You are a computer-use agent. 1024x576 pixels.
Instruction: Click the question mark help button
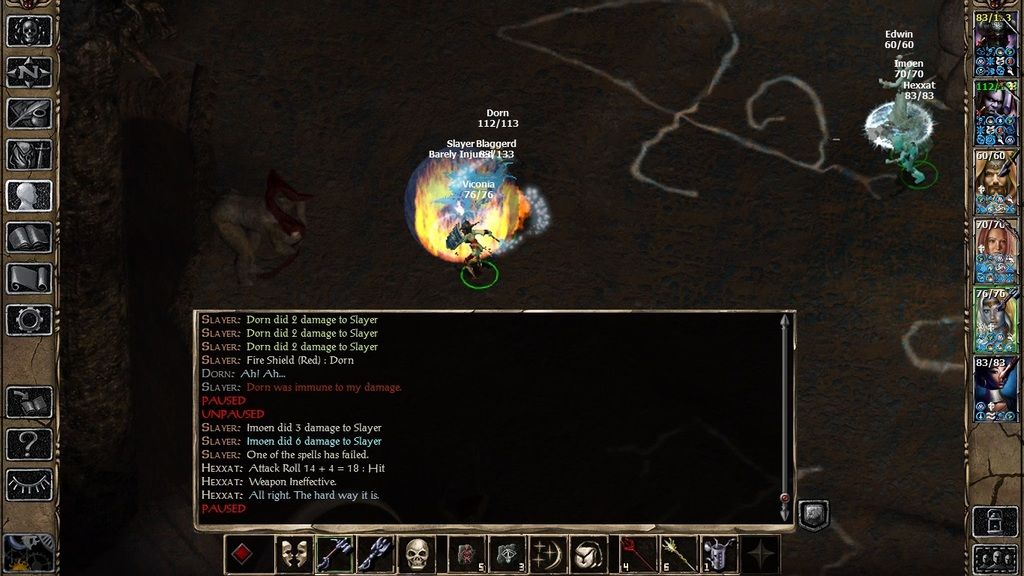click(29, 443)
